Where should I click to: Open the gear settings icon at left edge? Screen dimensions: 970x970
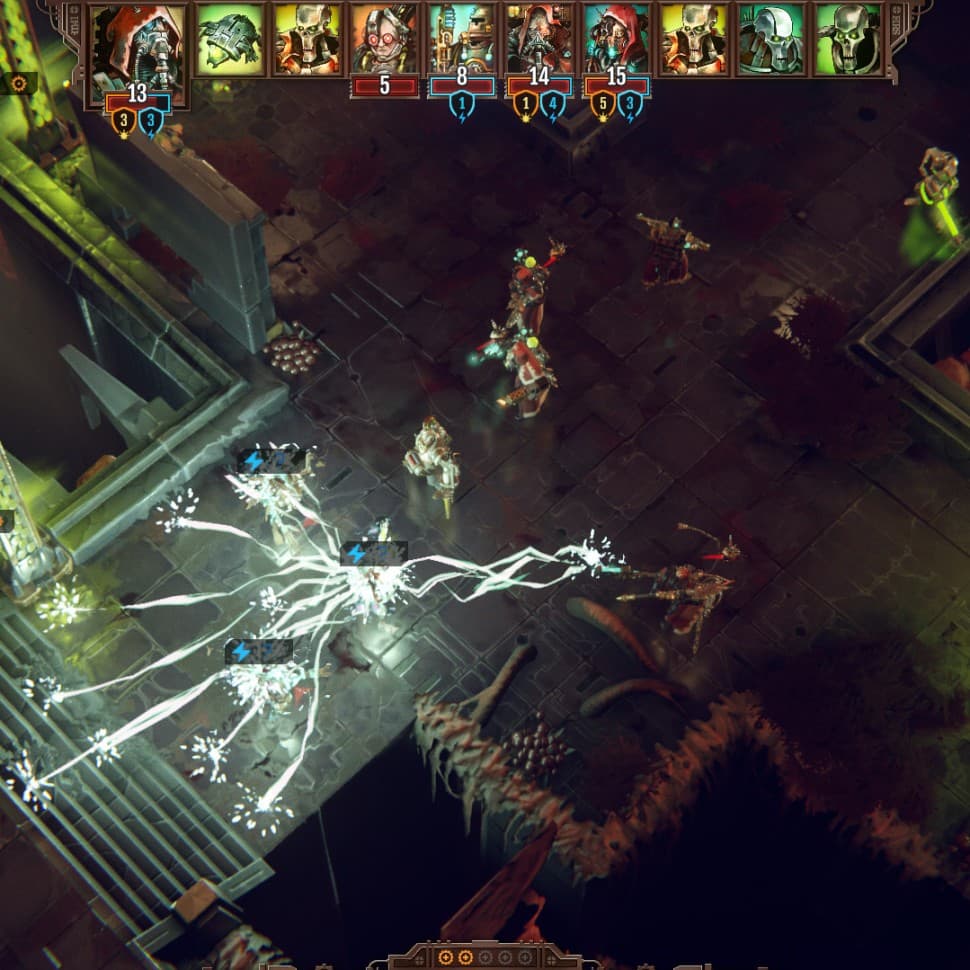click(18, 83)
